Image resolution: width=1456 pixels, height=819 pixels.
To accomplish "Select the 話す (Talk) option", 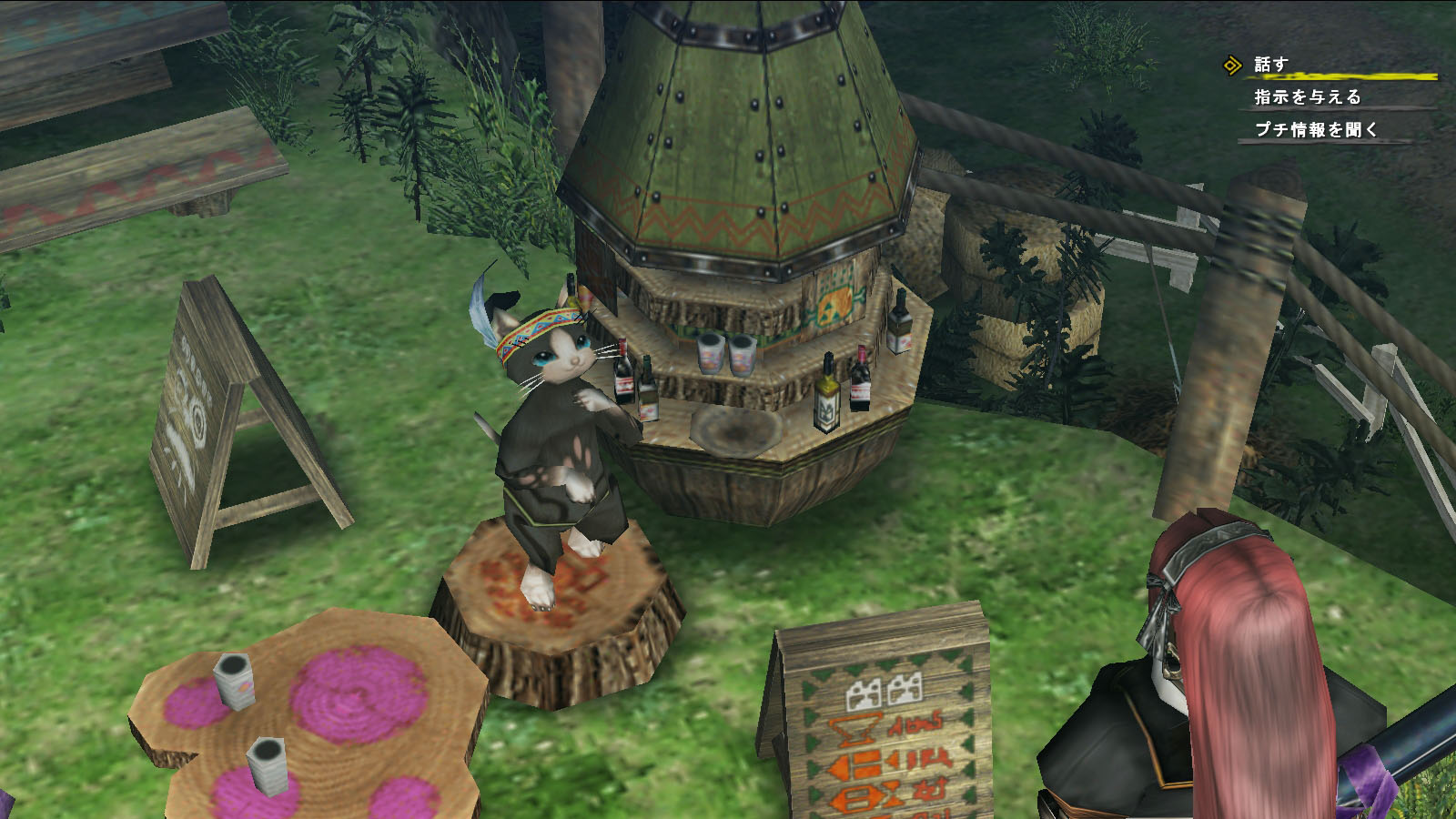I will (x=1271, y=65).
